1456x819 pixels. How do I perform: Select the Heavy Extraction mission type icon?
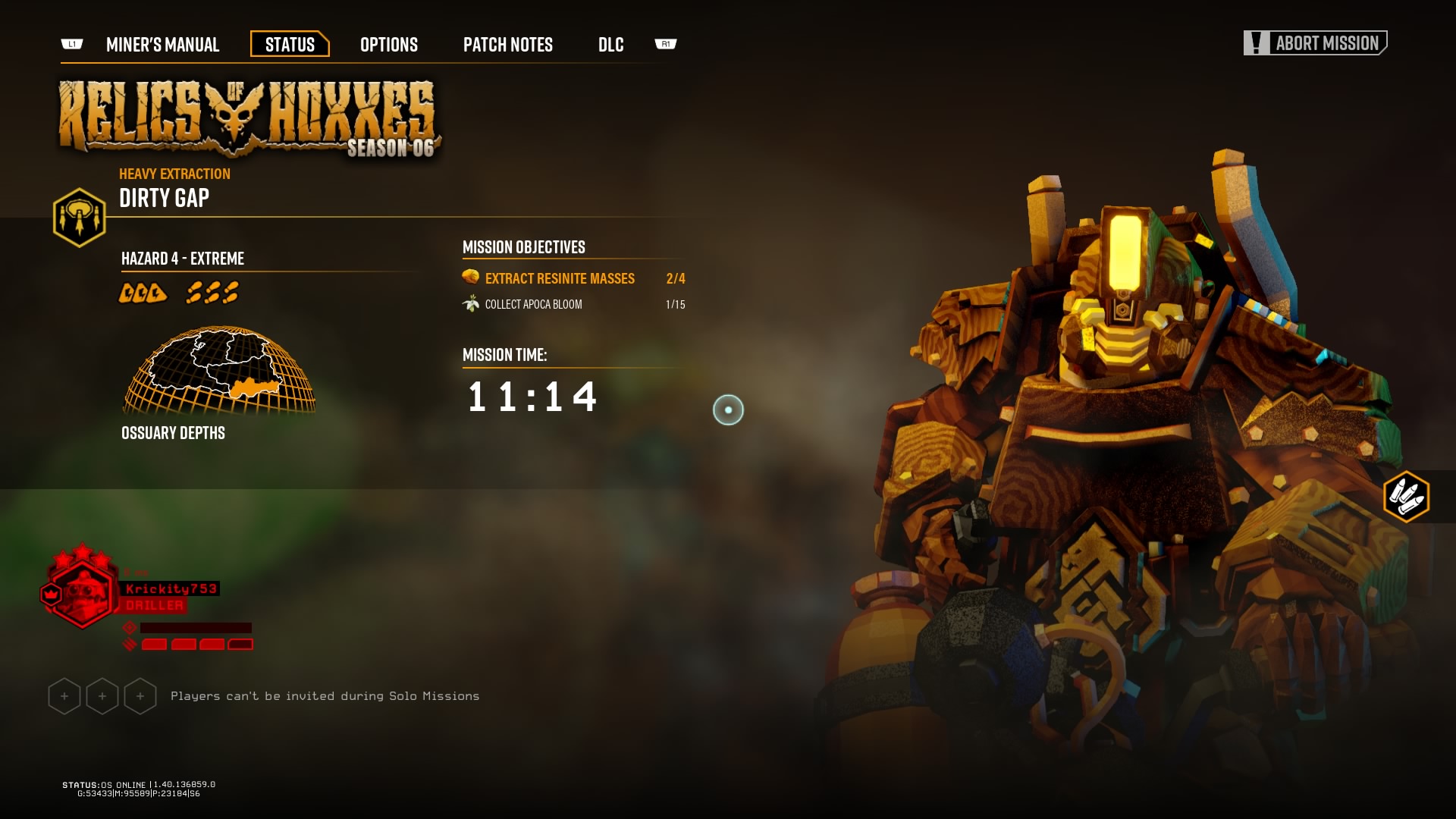click(79, 218)
